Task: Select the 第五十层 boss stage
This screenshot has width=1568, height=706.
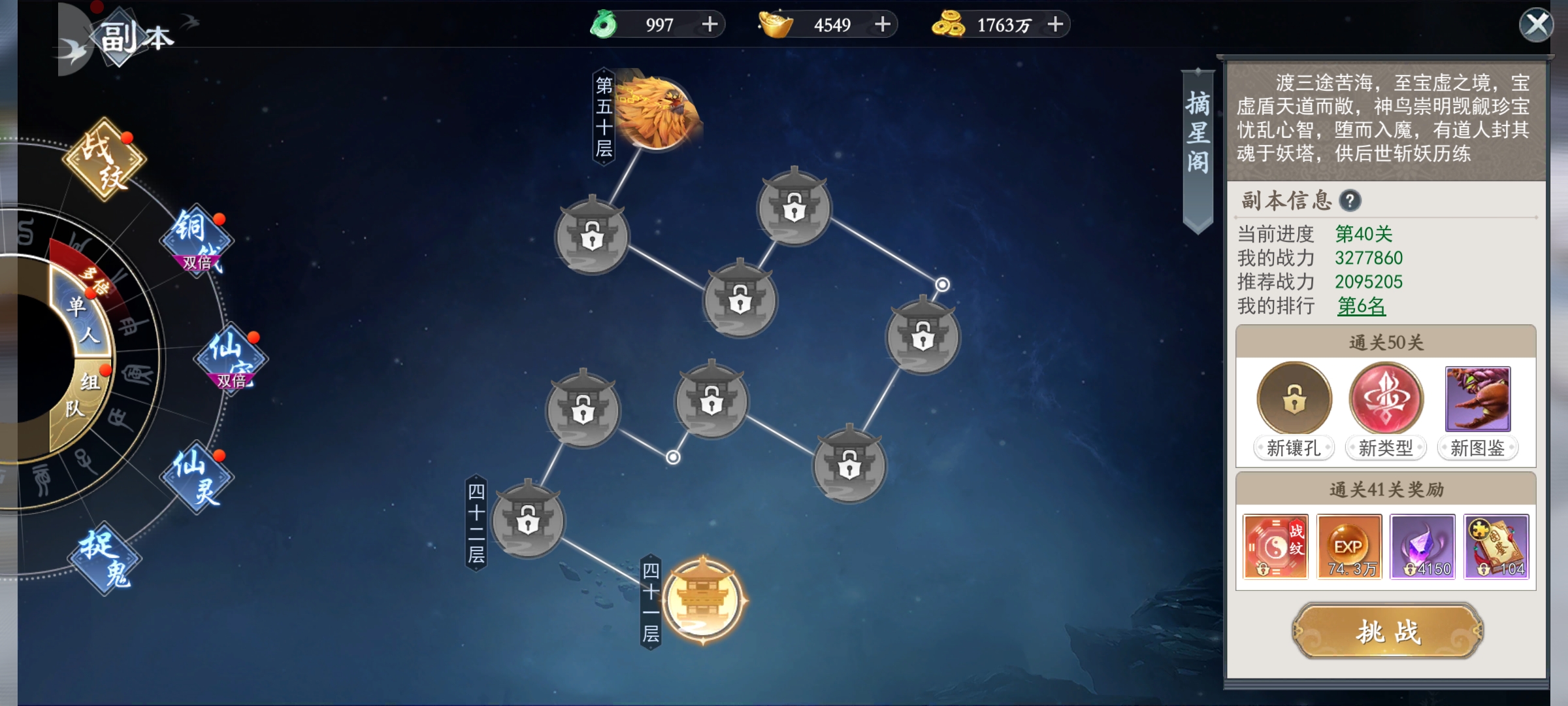Action: (x=657, y=112)
